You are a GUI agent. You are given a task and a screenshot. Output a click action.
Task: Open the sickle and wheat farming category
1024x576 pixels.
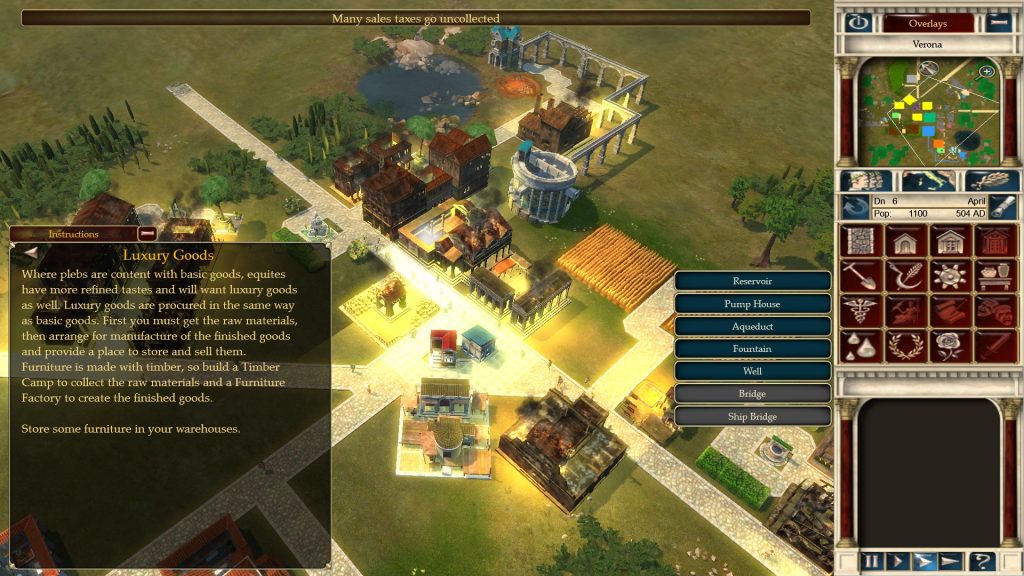click(905, 275)
